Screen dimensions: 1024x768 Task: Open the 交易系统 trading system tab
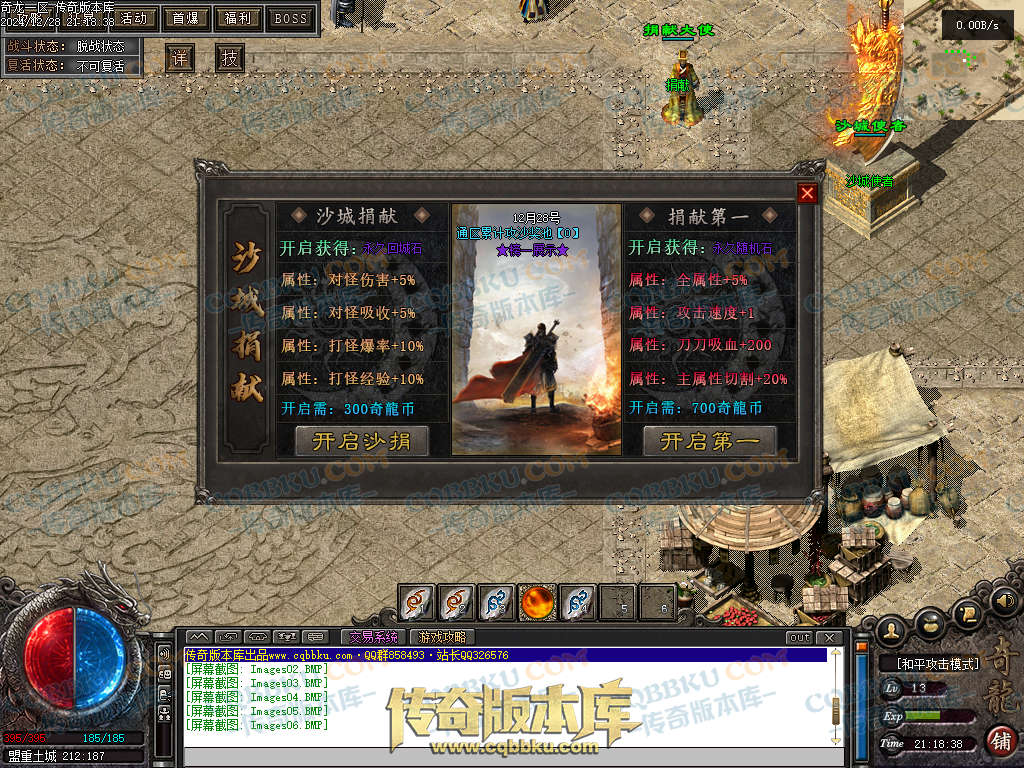point(372,637)
